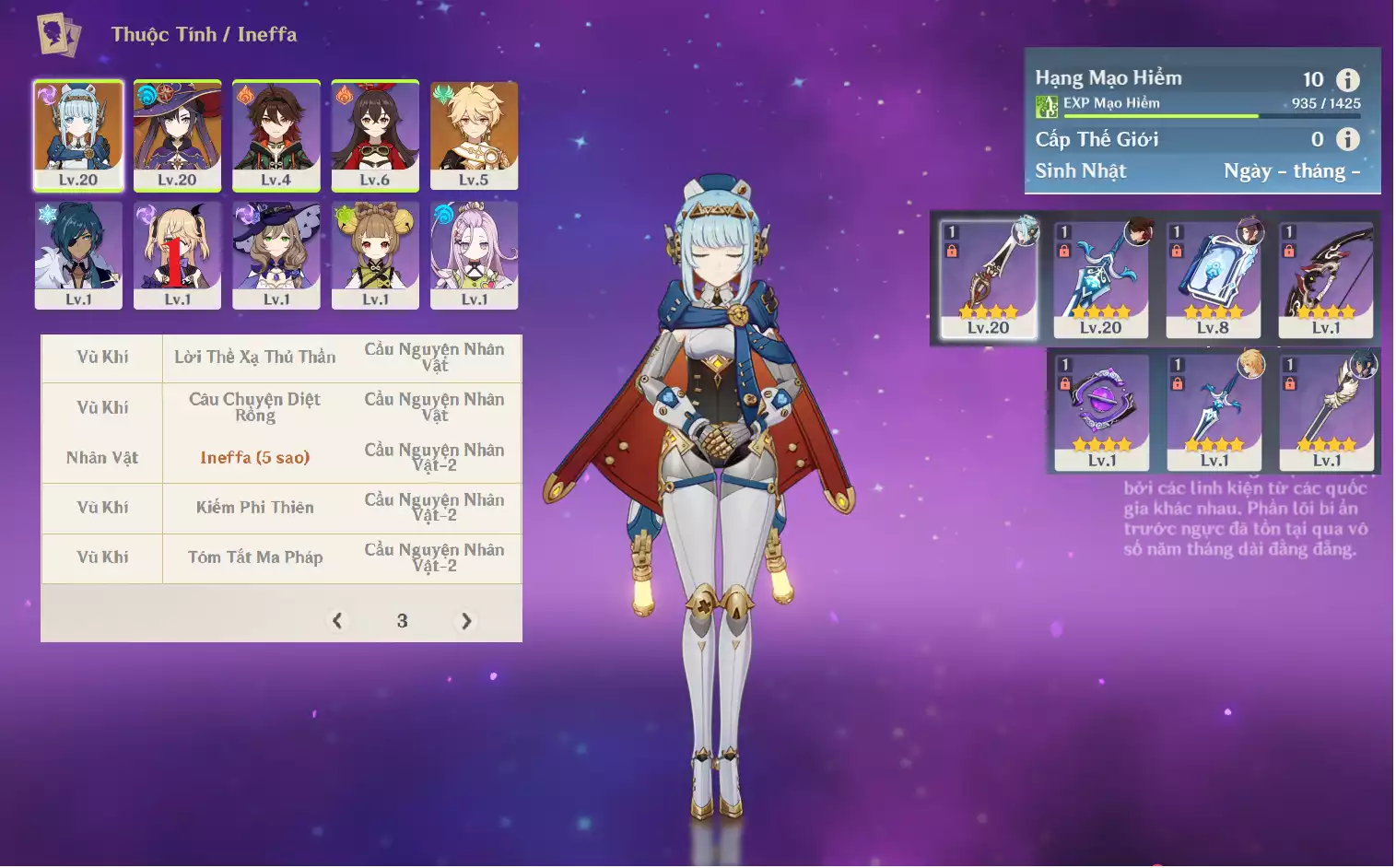
Task: Choose the Lv.8 blue book catalyst
Action: [x=1213, y=278]
